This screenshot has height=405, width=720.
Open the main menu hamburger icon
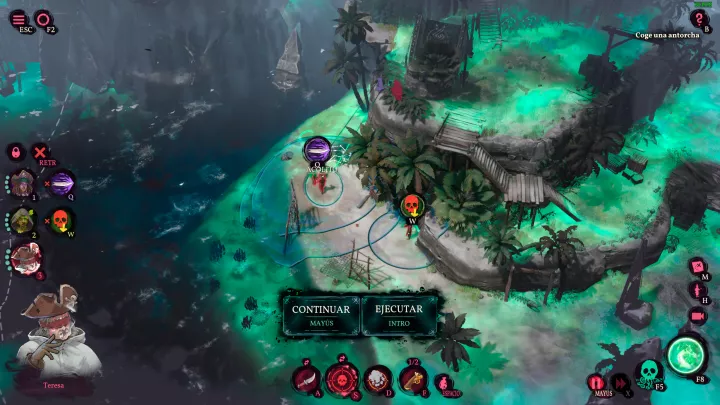pos(19,18)
